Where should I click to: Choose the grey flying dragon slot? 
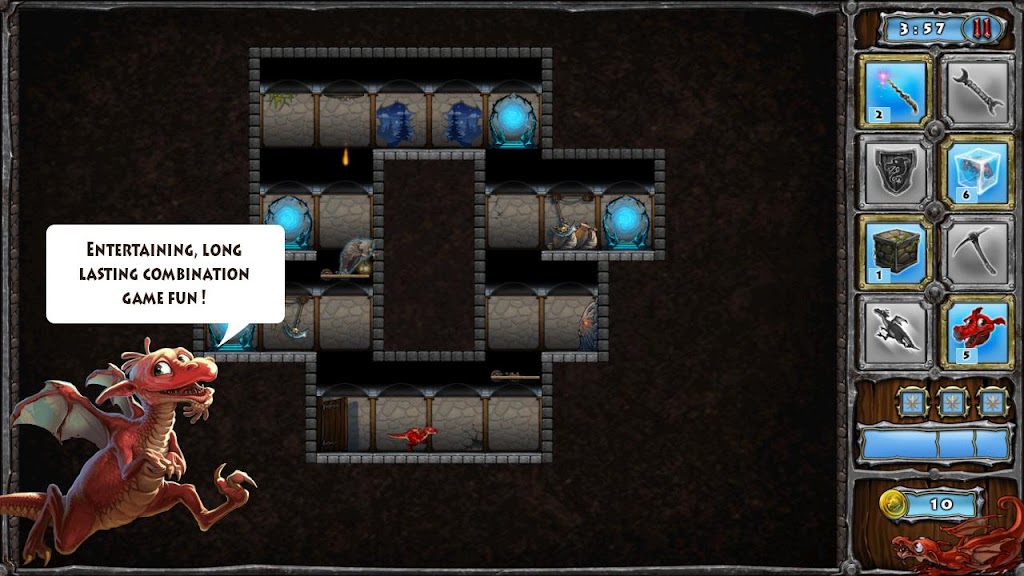pyautogui.click(x=895, y=331)
